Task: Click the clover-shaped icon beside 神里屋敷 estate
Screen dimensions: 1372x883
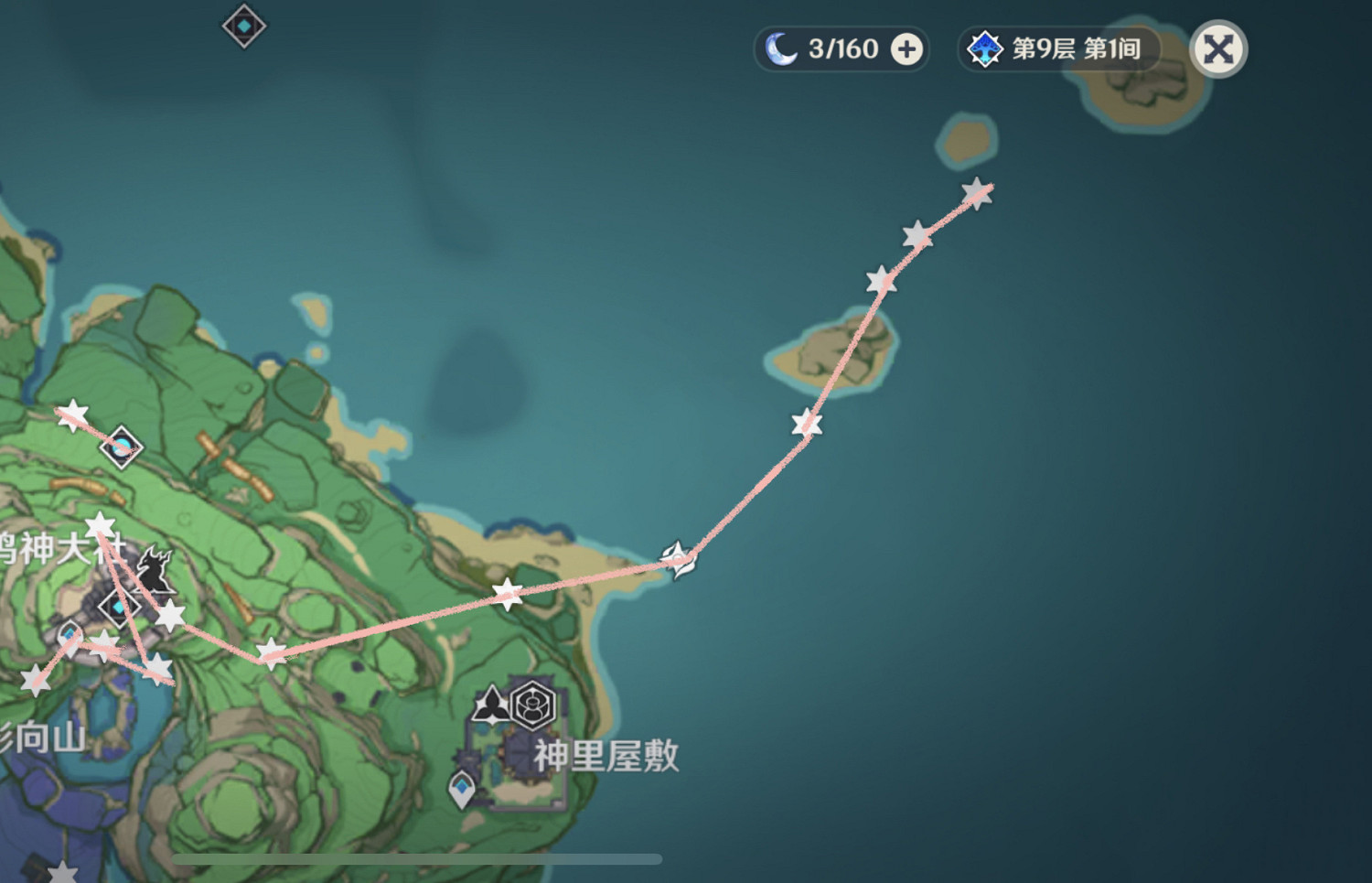Action: [491, 705]
